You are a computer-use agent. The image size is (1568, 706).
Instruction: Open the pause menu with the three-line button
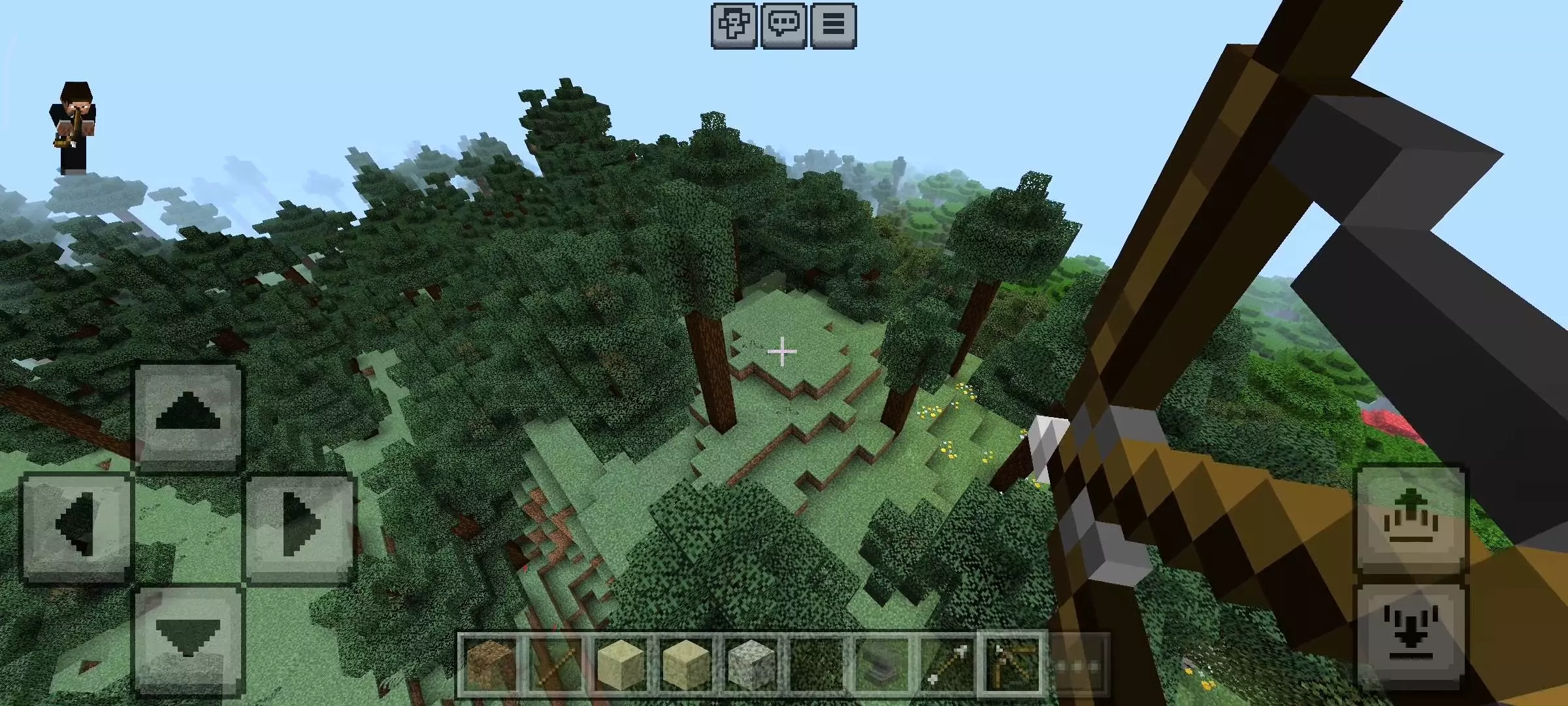(x=833, y=26)
